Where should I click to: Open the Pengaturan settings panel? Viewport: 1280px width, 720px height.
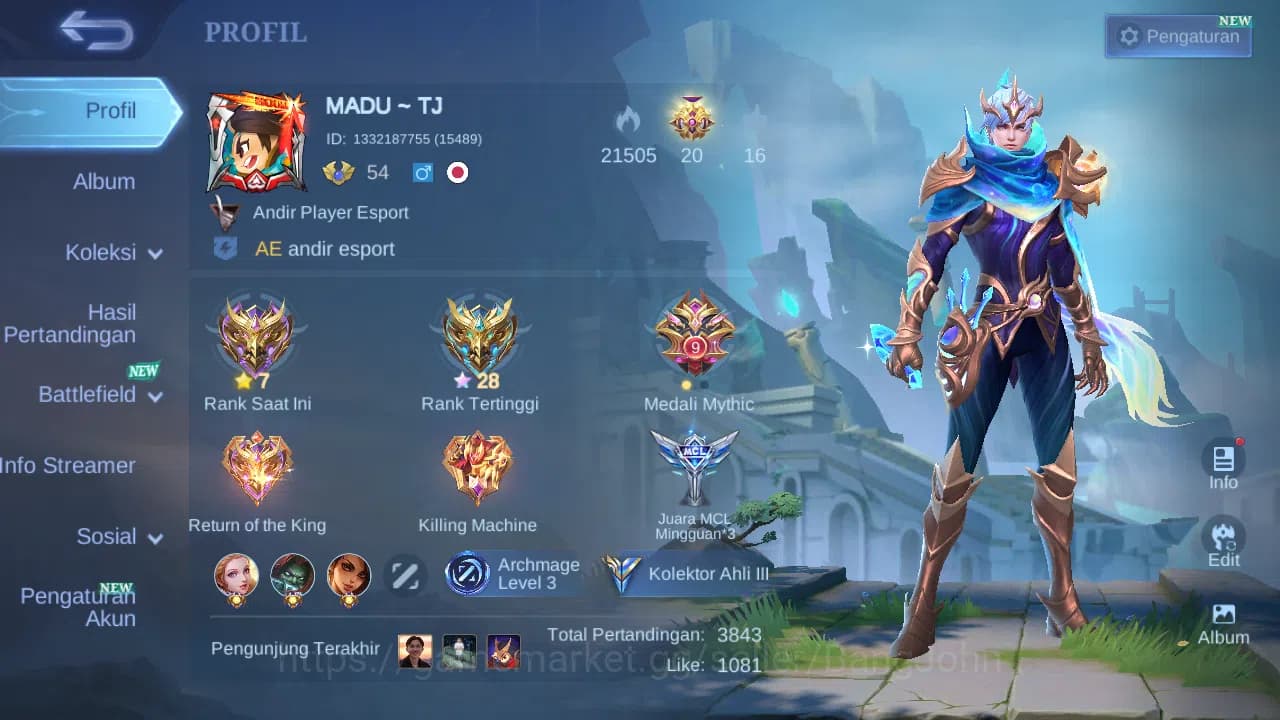(1177, 35)
